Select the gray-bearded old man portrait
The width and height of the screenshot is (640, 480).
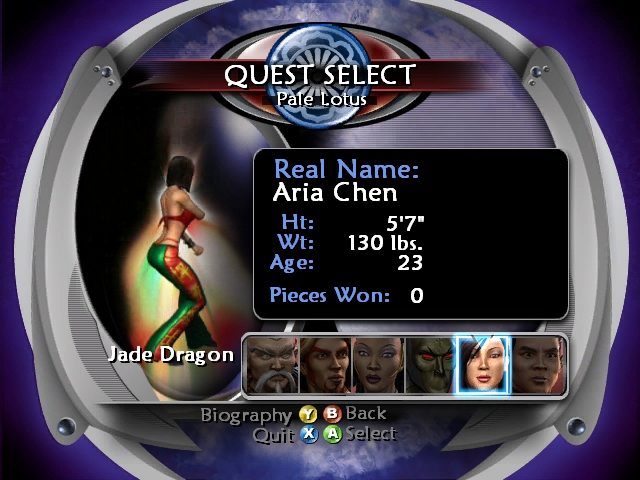271,364
